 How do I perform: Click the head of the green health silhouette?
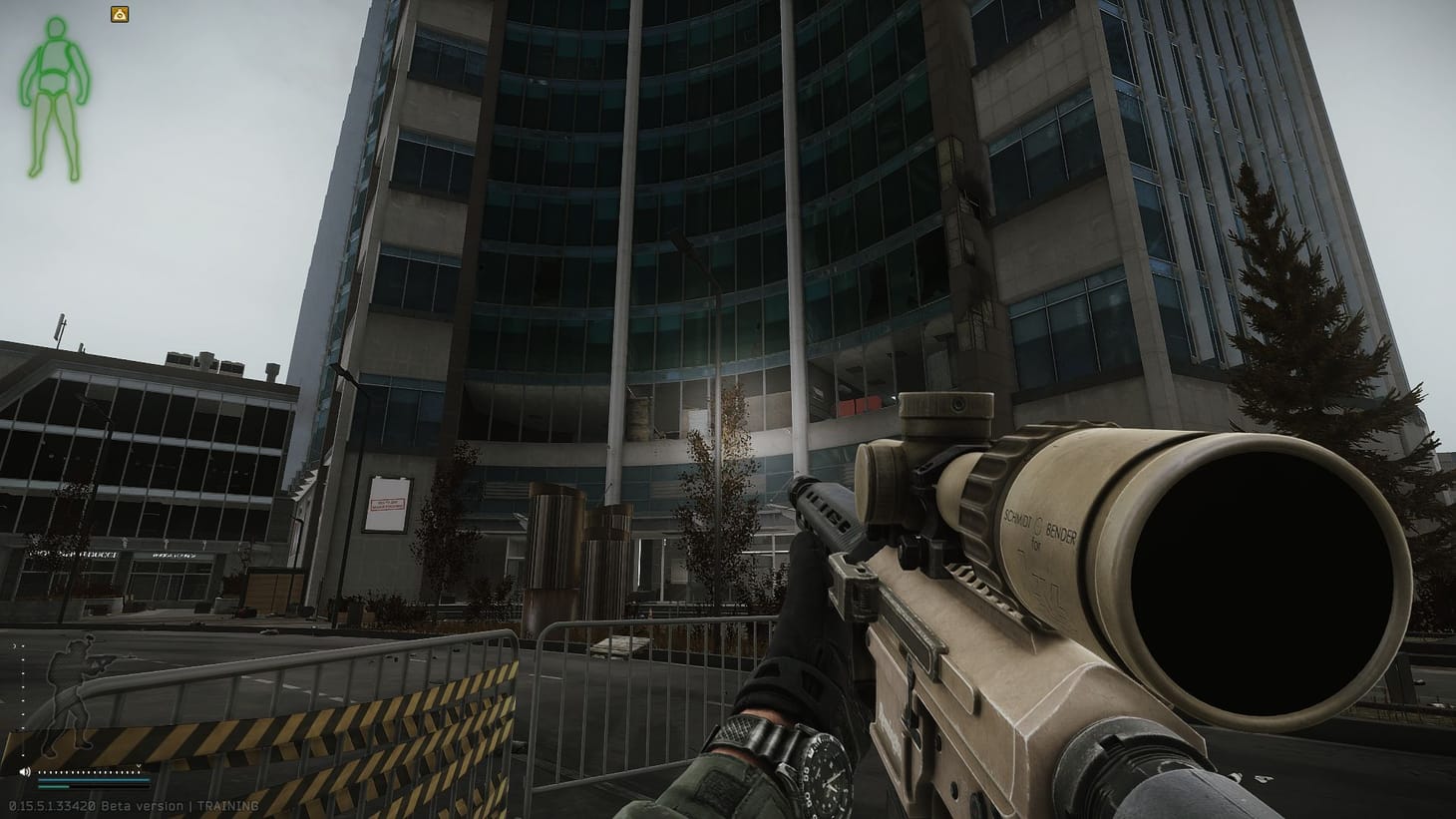pyautogui.click(x=56, y=27)
